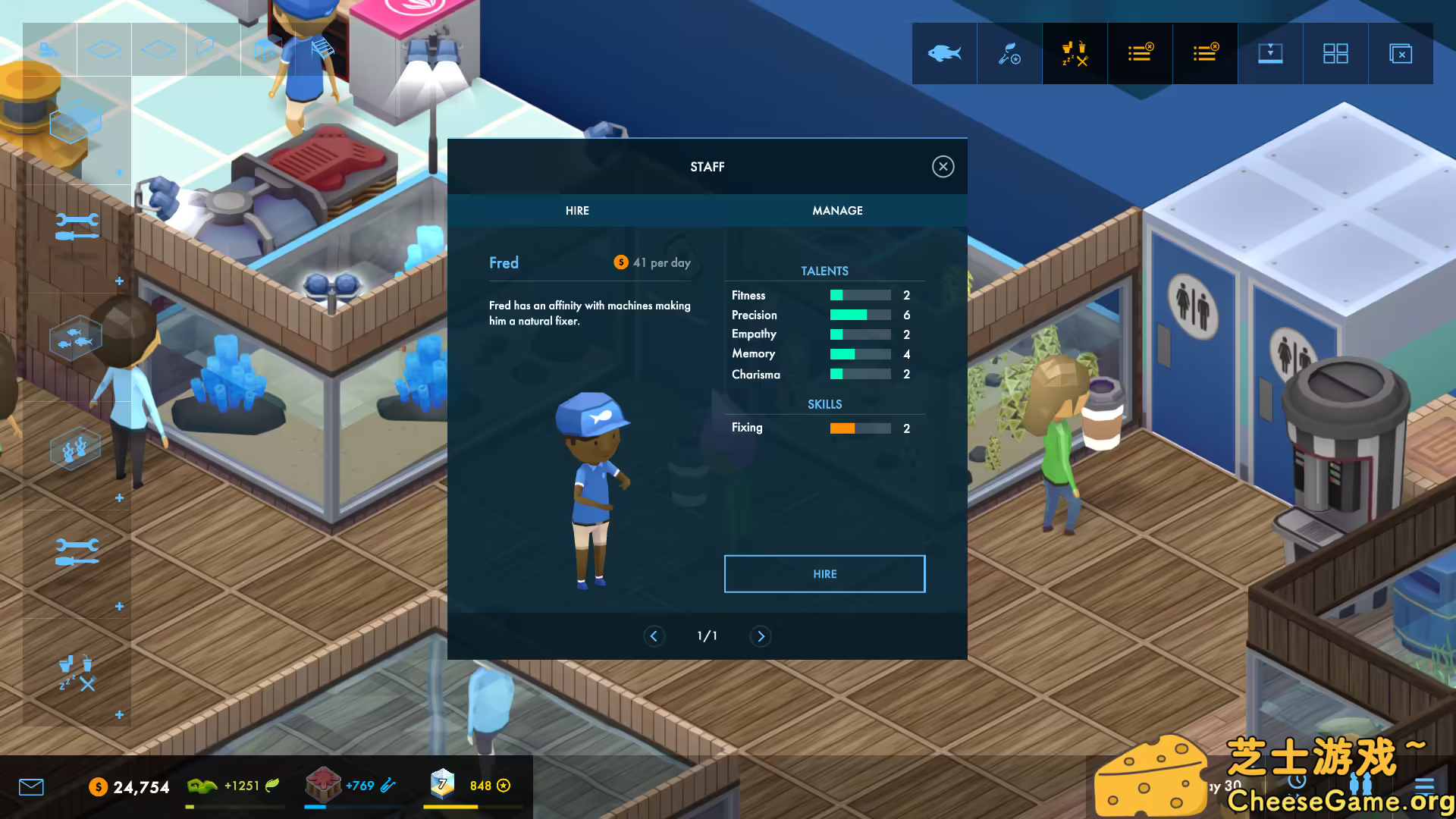Expand the plus below the wrench tool section
The height and width of the screenshot is (819, 1456).
(119, 281)
